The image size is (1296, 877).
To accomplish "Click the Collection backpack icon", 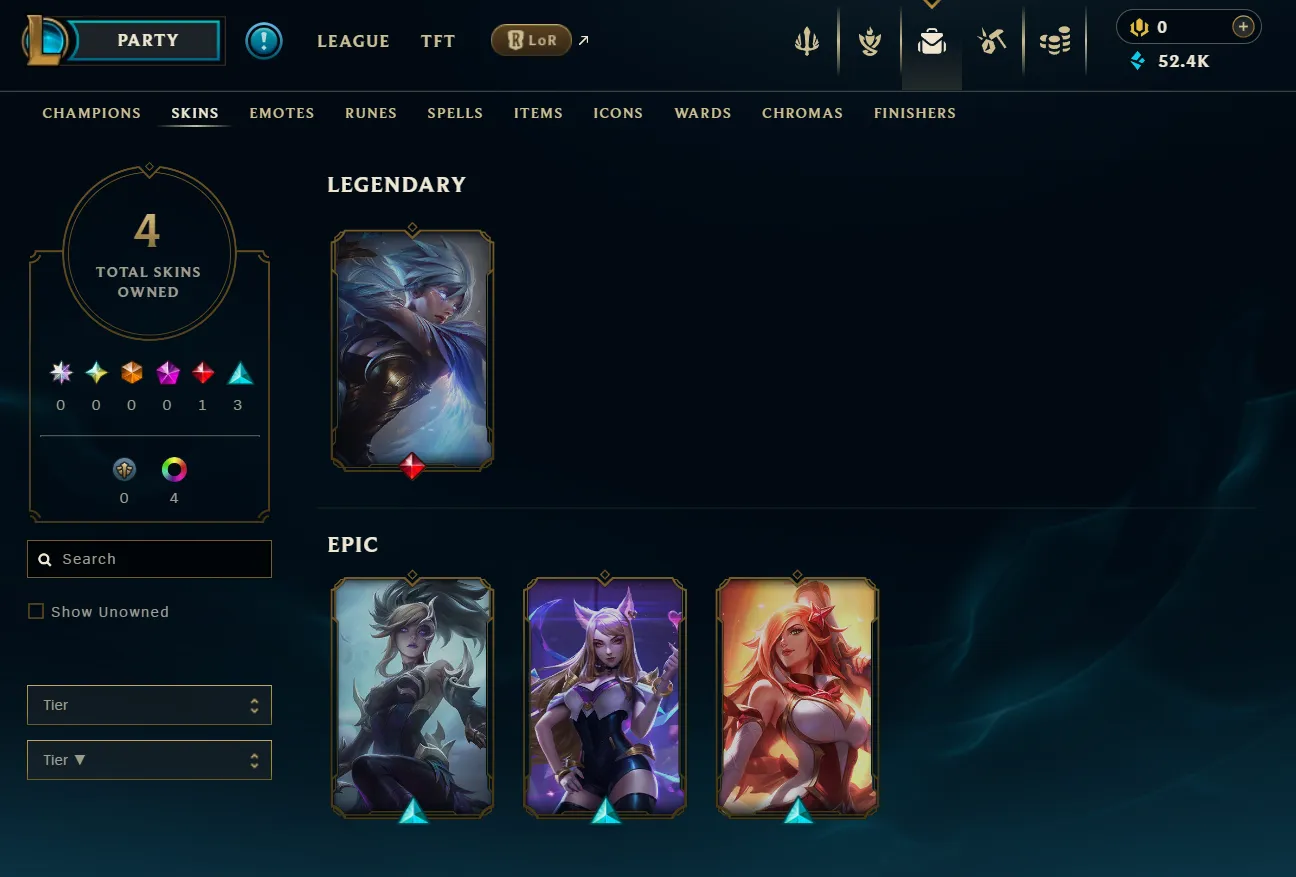I will 931,40.
